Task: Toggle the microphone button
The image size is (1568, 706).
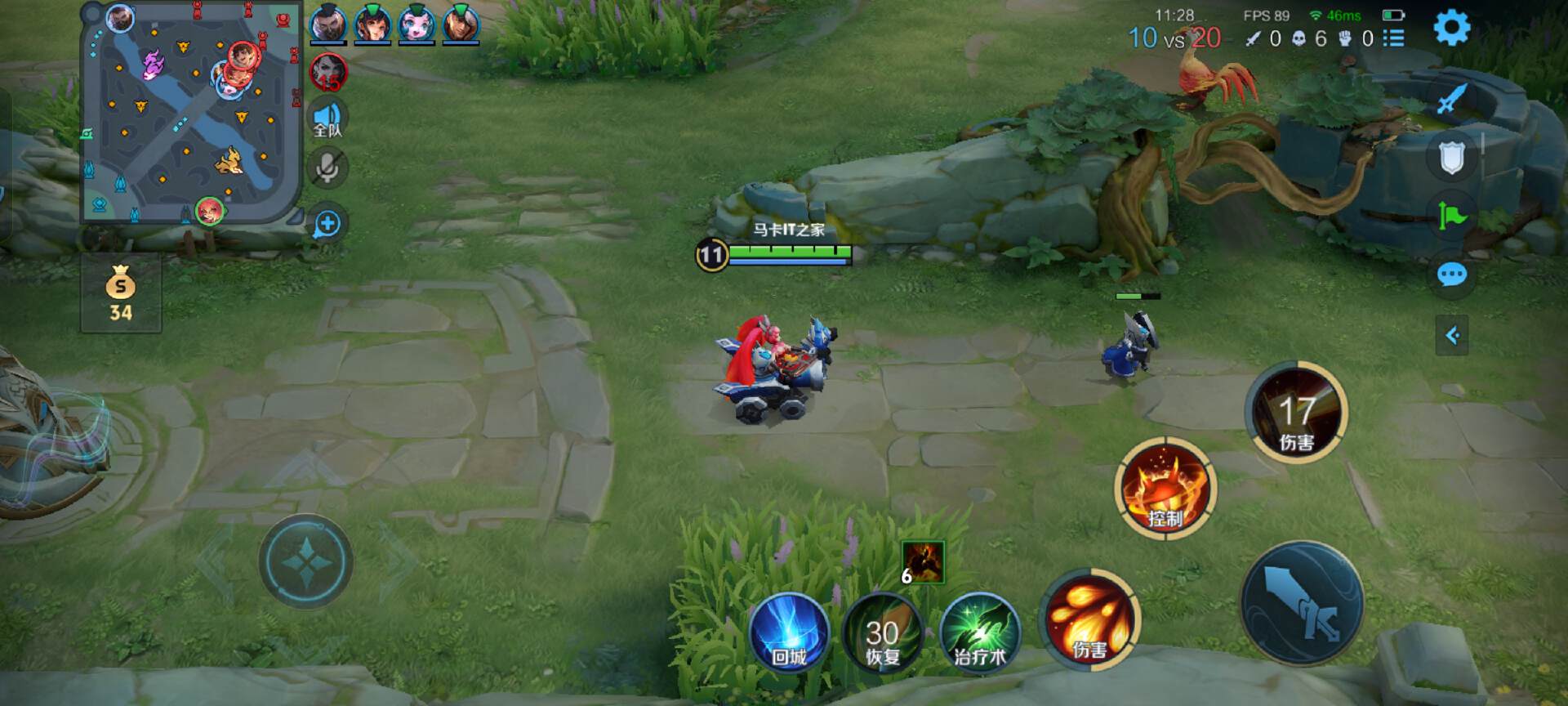Action: [x=327, y=169]
